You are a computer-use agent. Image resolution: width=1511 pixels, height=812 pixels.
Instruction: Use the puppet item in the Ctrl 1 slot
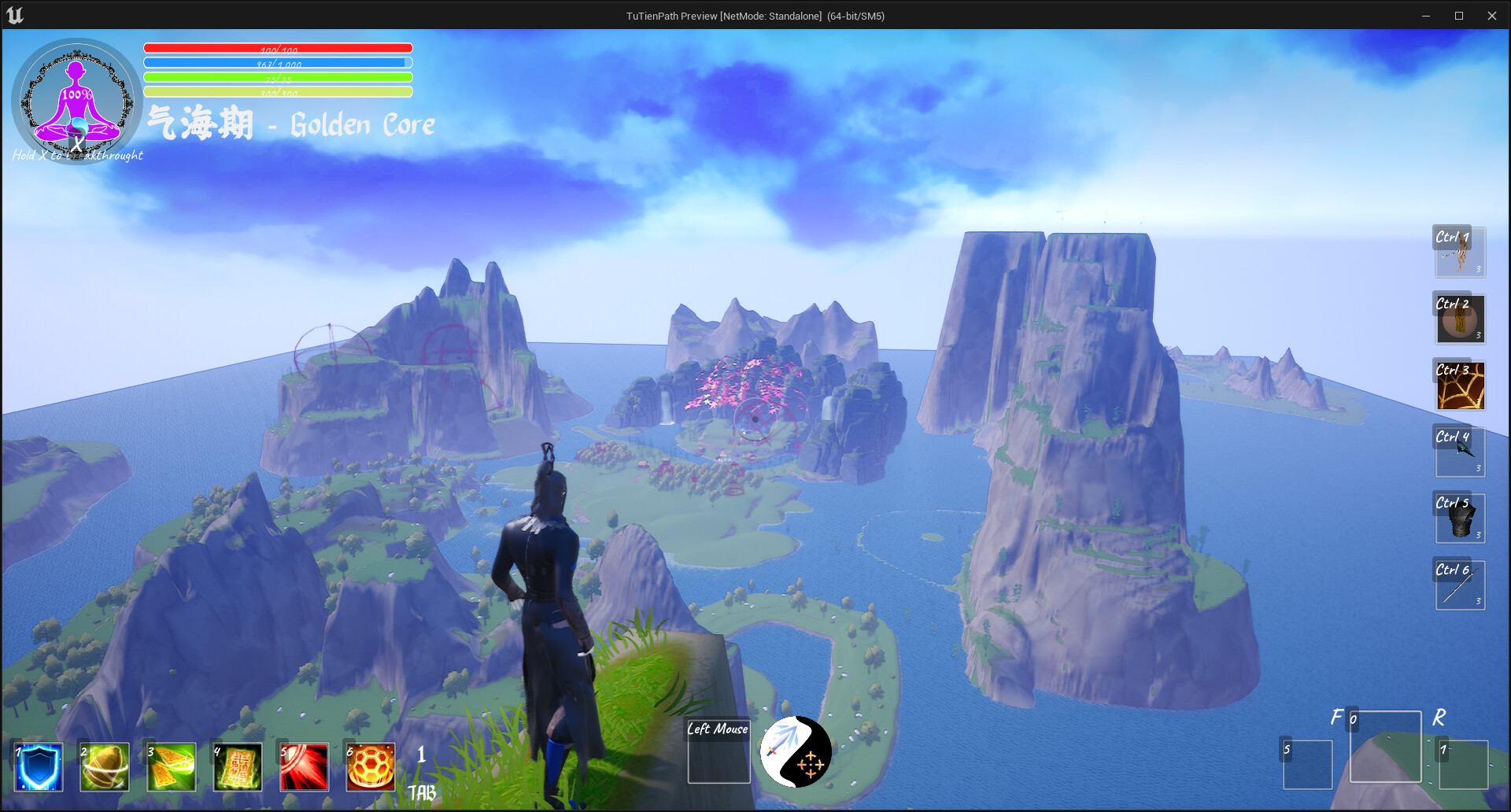(x=1460, y=252)
